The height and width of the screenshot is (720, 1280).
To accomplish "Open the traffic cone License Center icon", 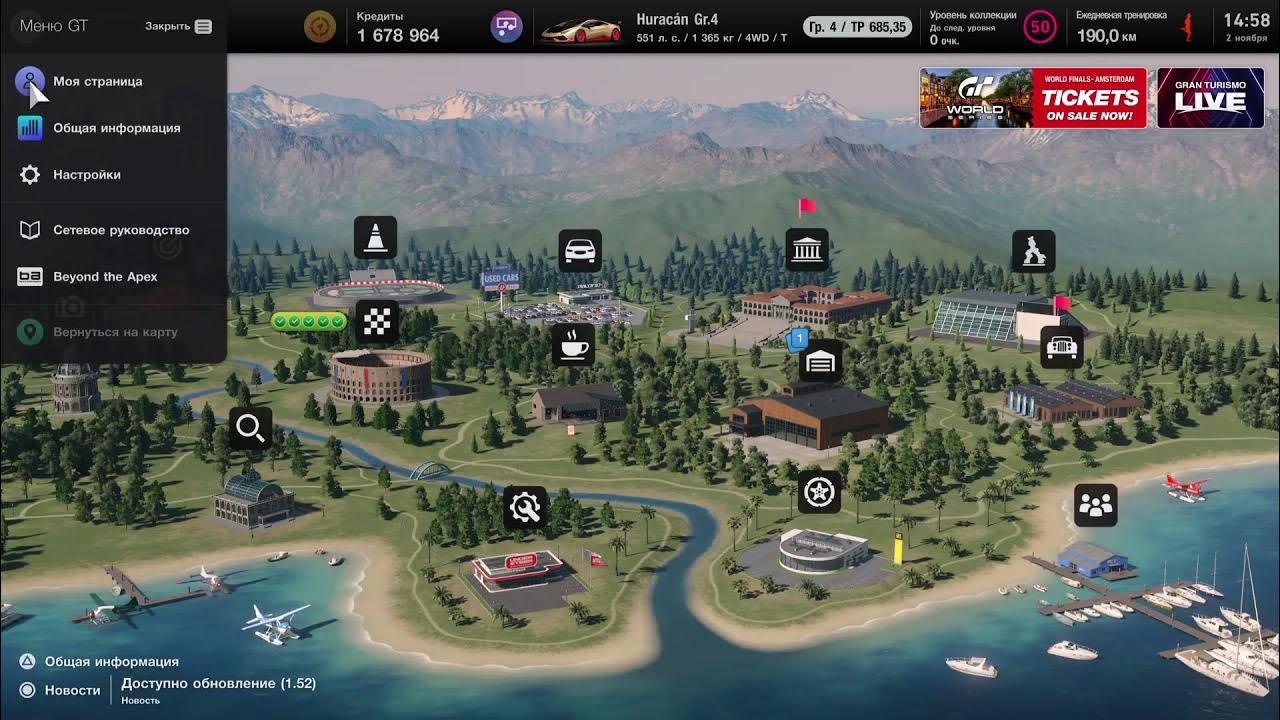I will click(x=376, y=238).
